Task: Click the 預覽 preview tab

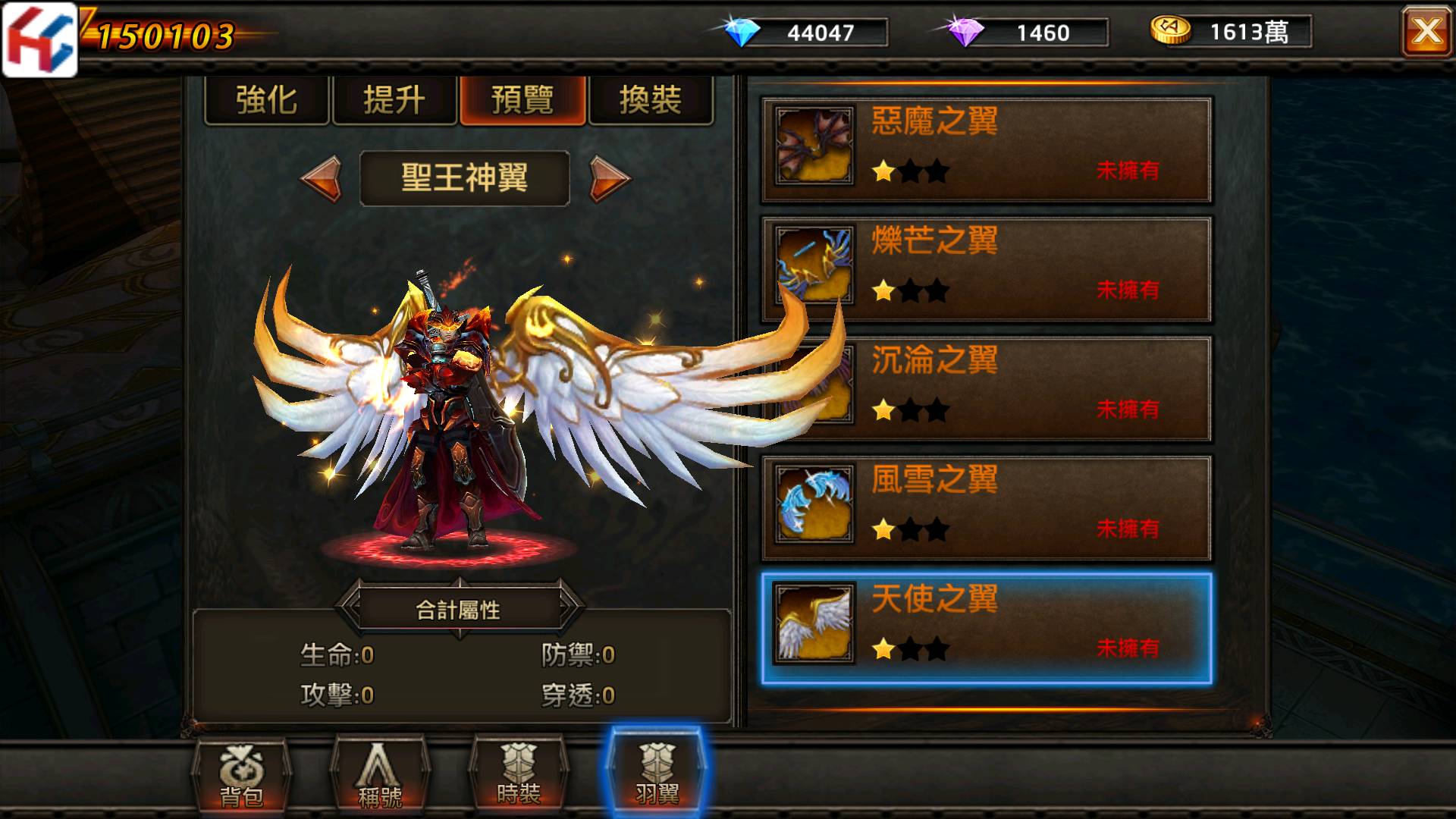Action: (x=522, y=101)
